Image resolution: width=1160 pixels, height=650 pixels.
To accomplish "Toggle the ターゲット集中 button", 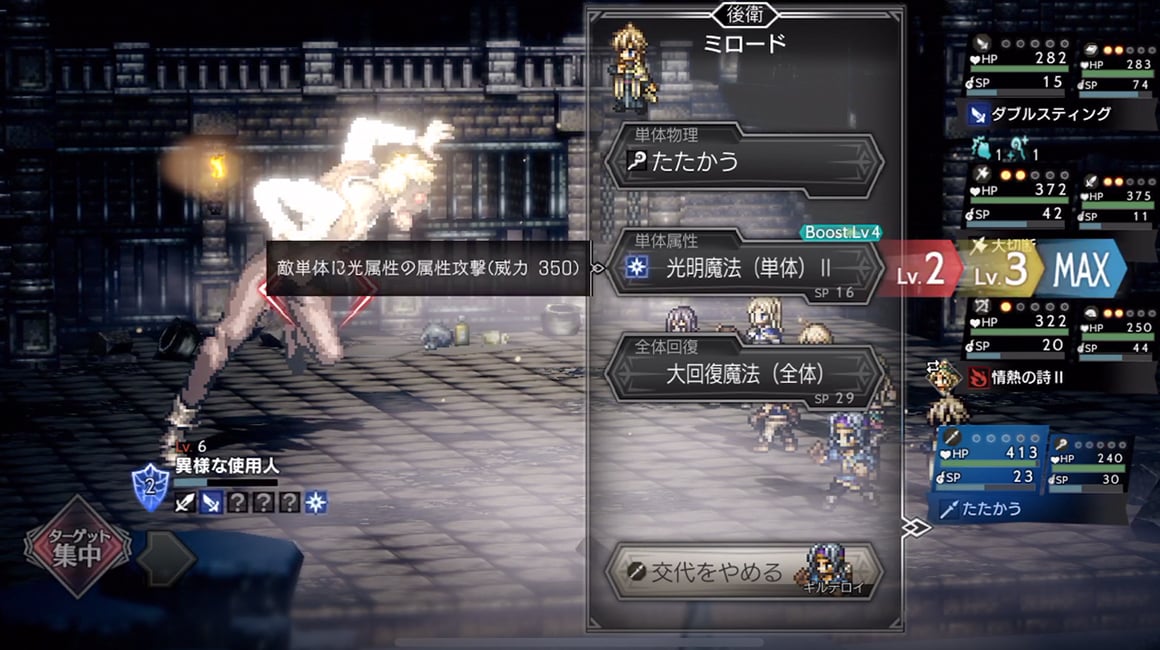I will click(78, 548).
